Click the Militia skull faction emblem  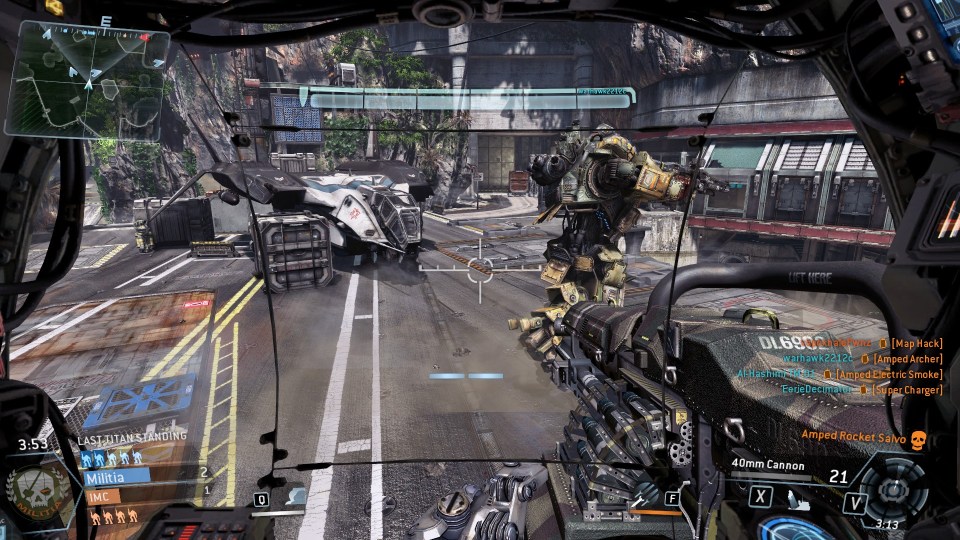[37, 492]
